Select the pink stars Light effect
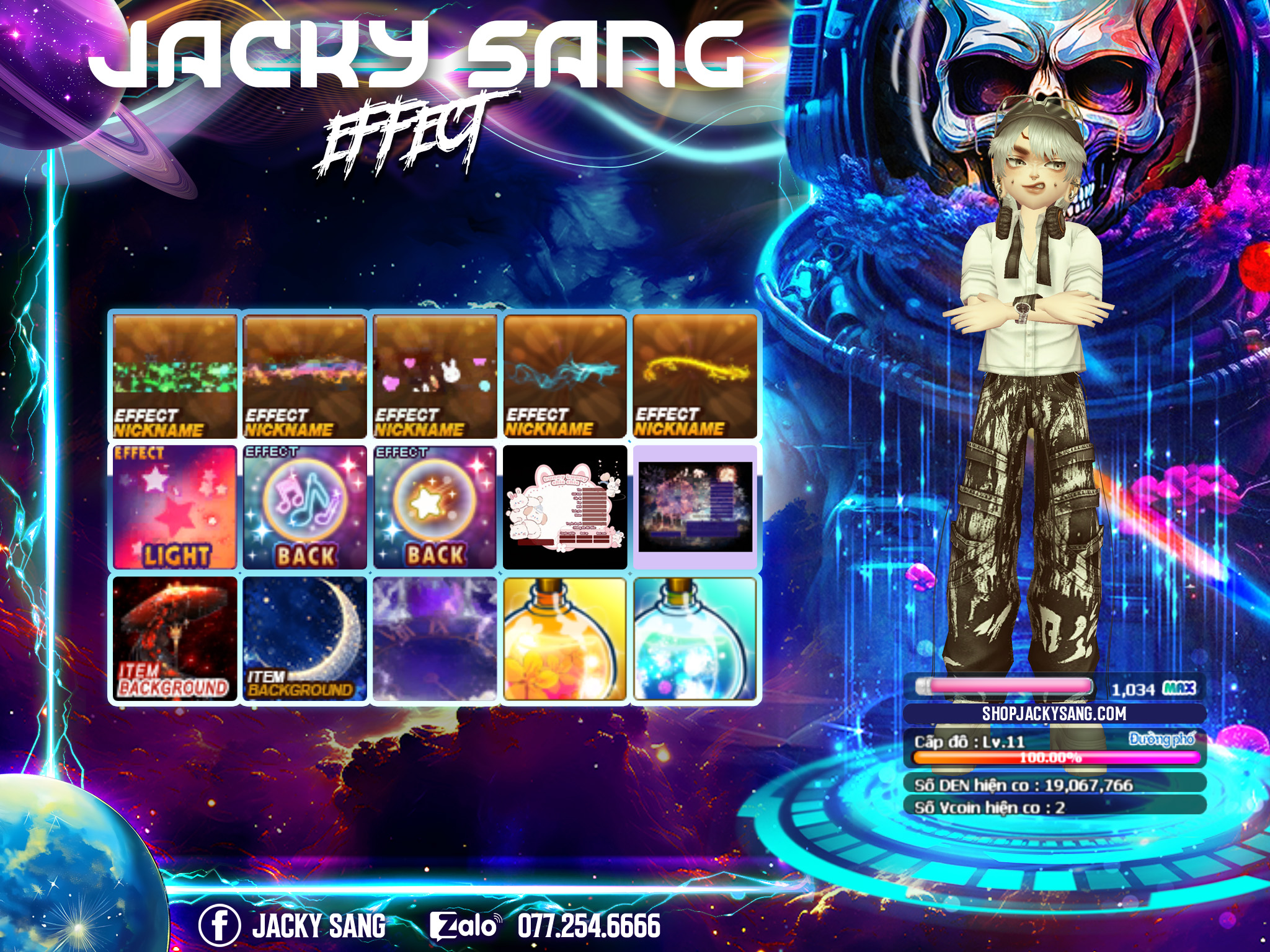1270x952 pixels. tap(175, 507)
